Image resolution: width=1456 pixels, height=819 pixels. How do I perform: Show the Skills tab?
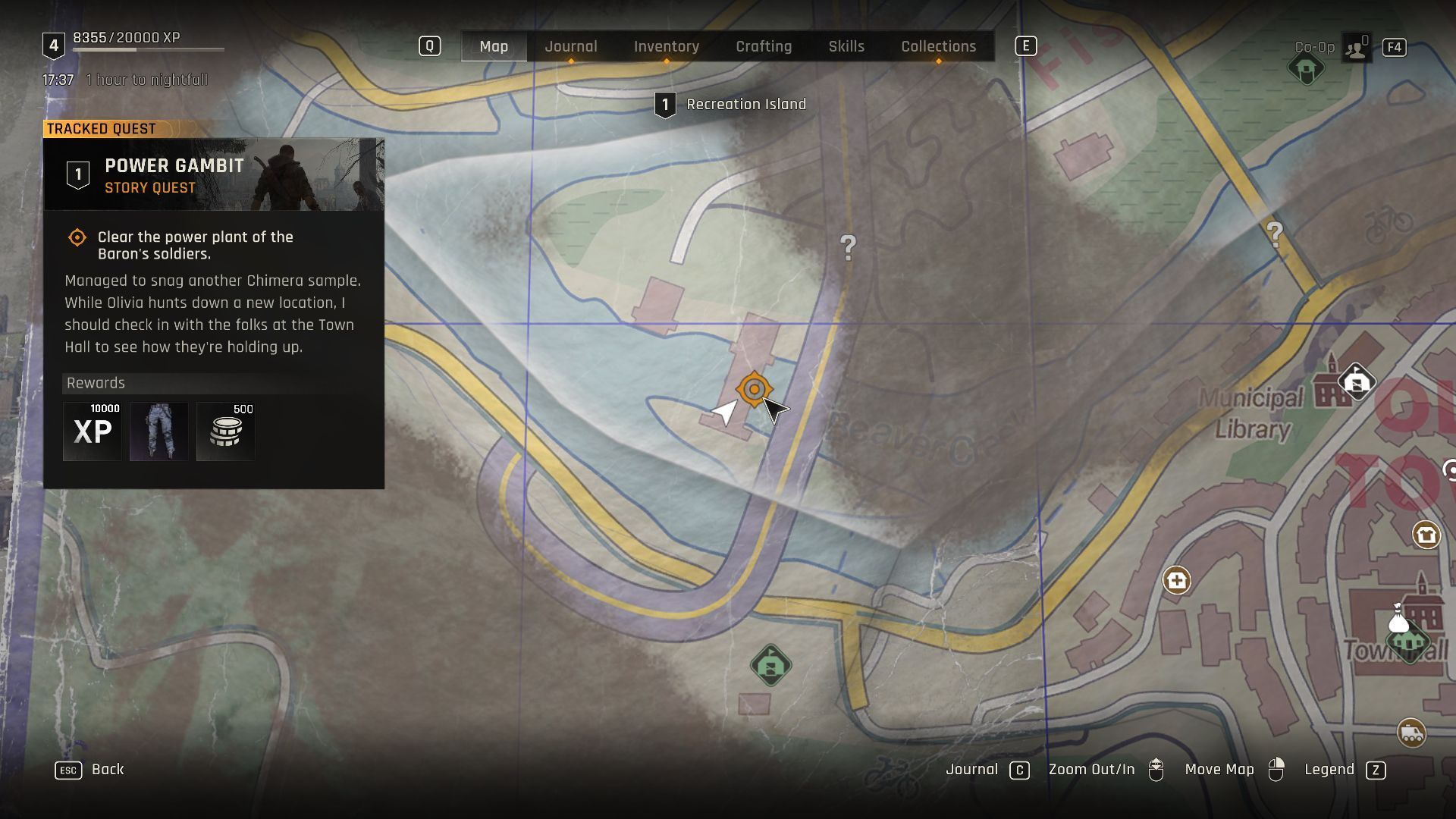tap(846, 46)
